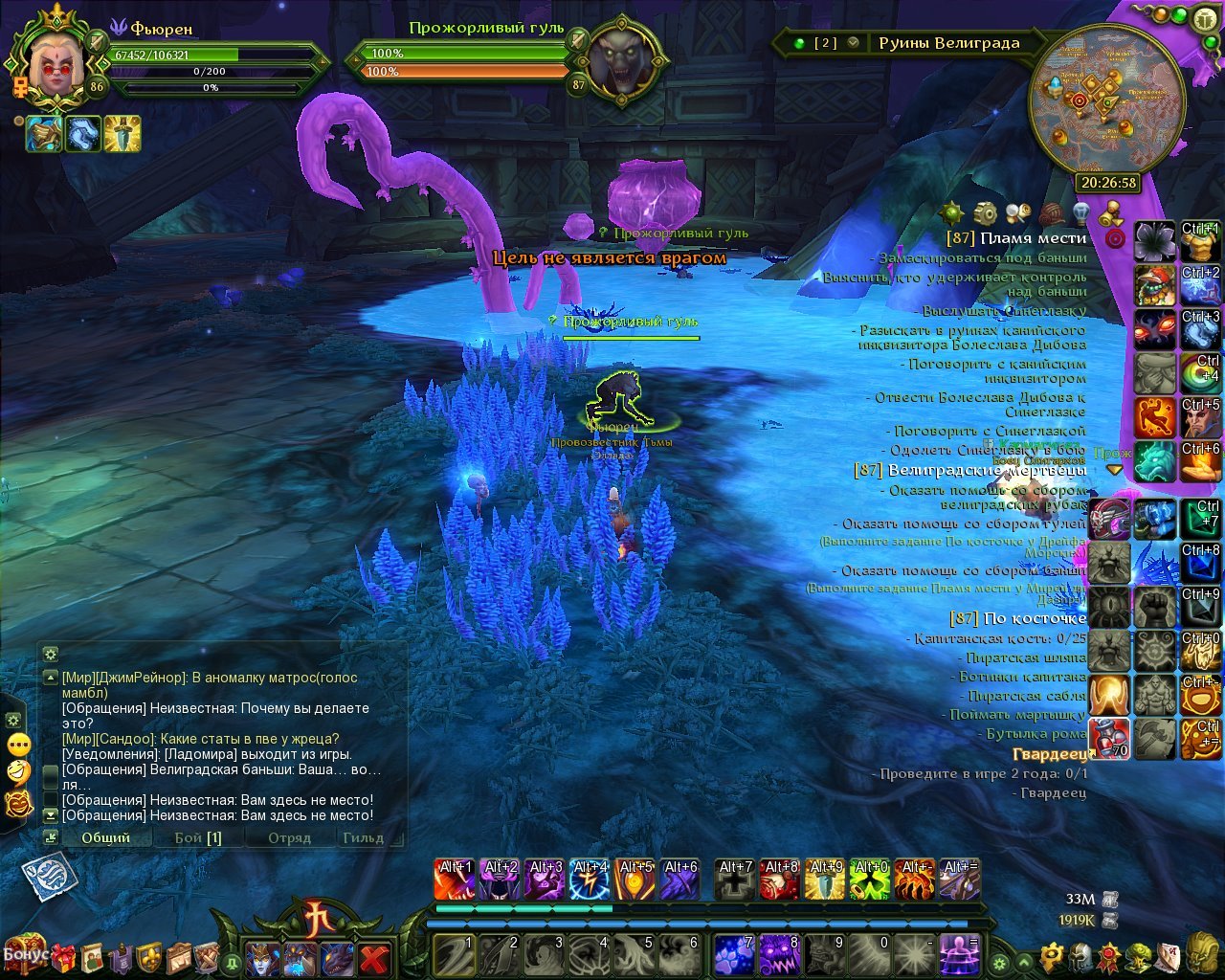Dismiss pet with the red X button
Screen dimensions: 1225x980
click(x=374, y=958)
